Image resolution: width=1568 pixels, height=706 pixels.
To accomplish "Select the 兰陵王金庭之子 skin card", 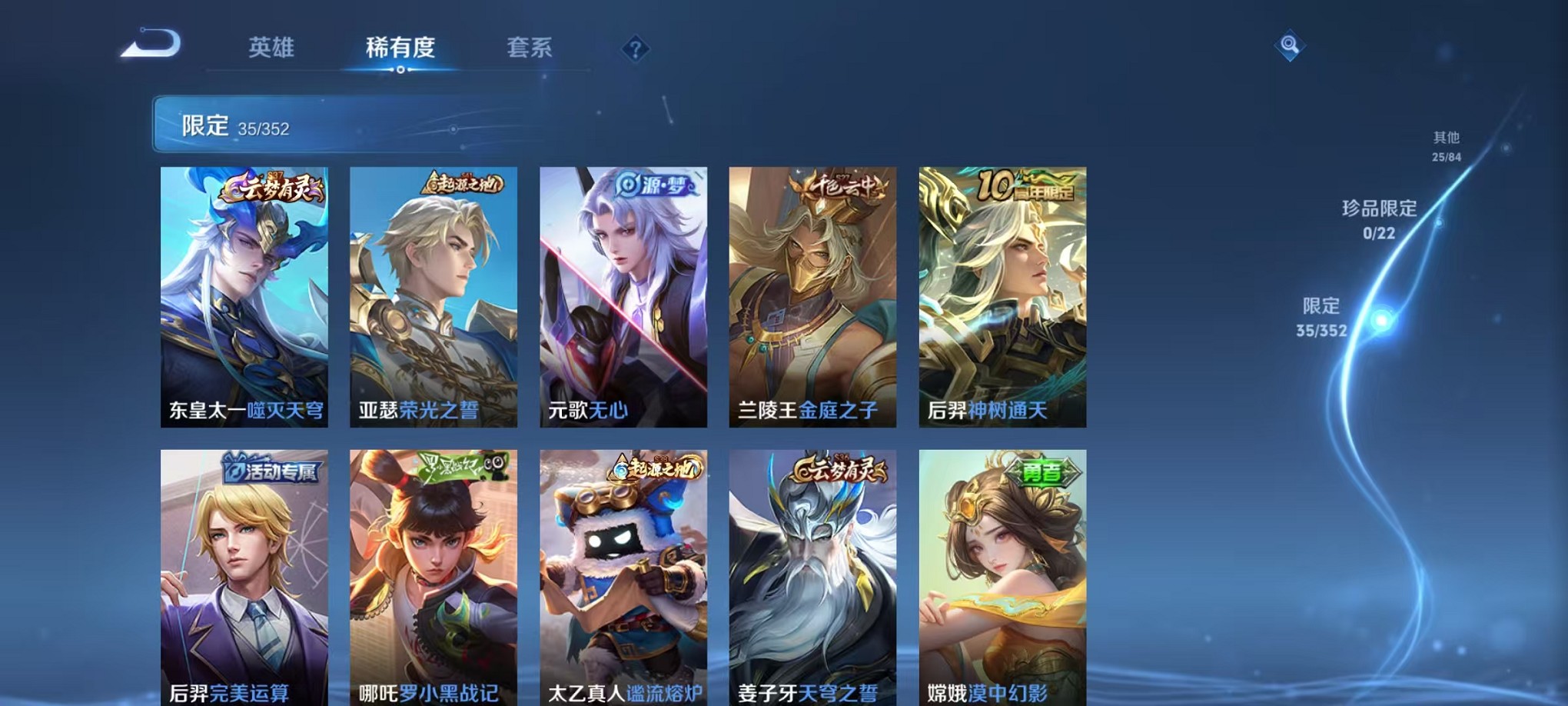I will (810, 292).
